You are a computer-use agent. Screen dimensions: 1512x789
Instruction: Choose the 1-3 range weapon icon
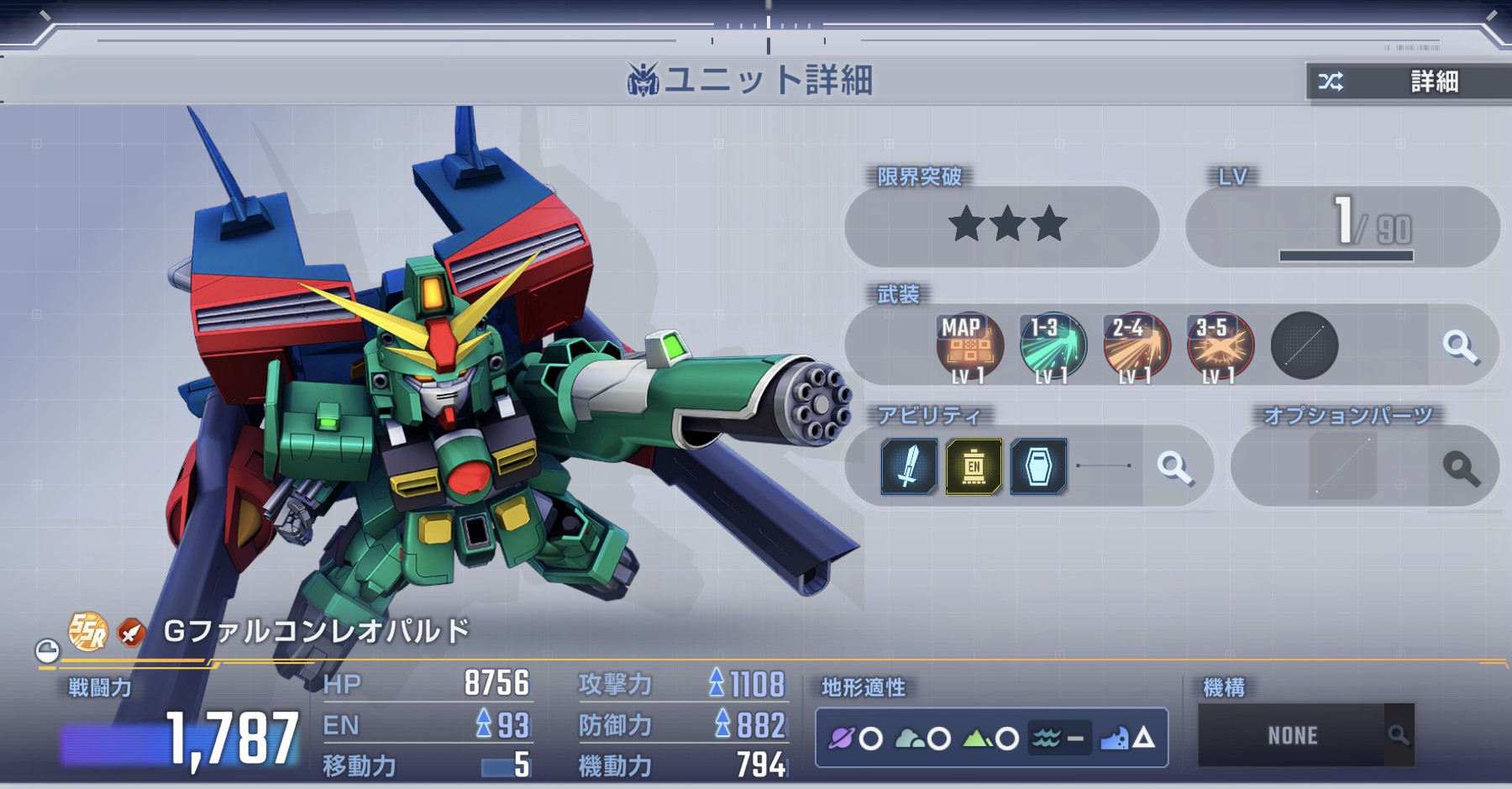[1053, 346]
